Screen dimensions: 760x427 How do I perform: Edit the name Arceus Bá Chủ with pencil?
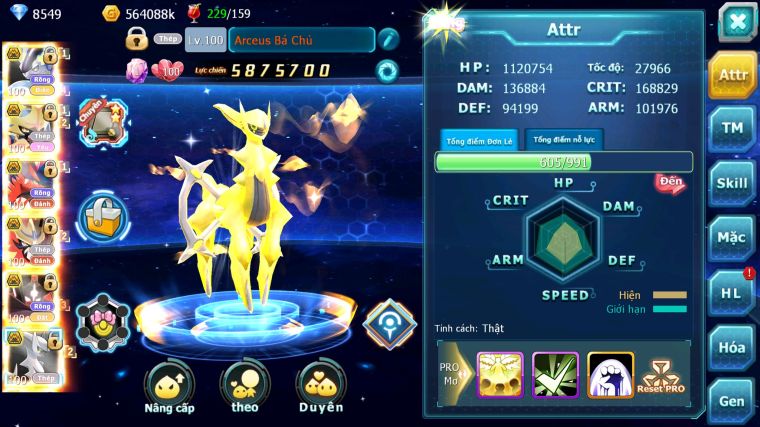388,39
